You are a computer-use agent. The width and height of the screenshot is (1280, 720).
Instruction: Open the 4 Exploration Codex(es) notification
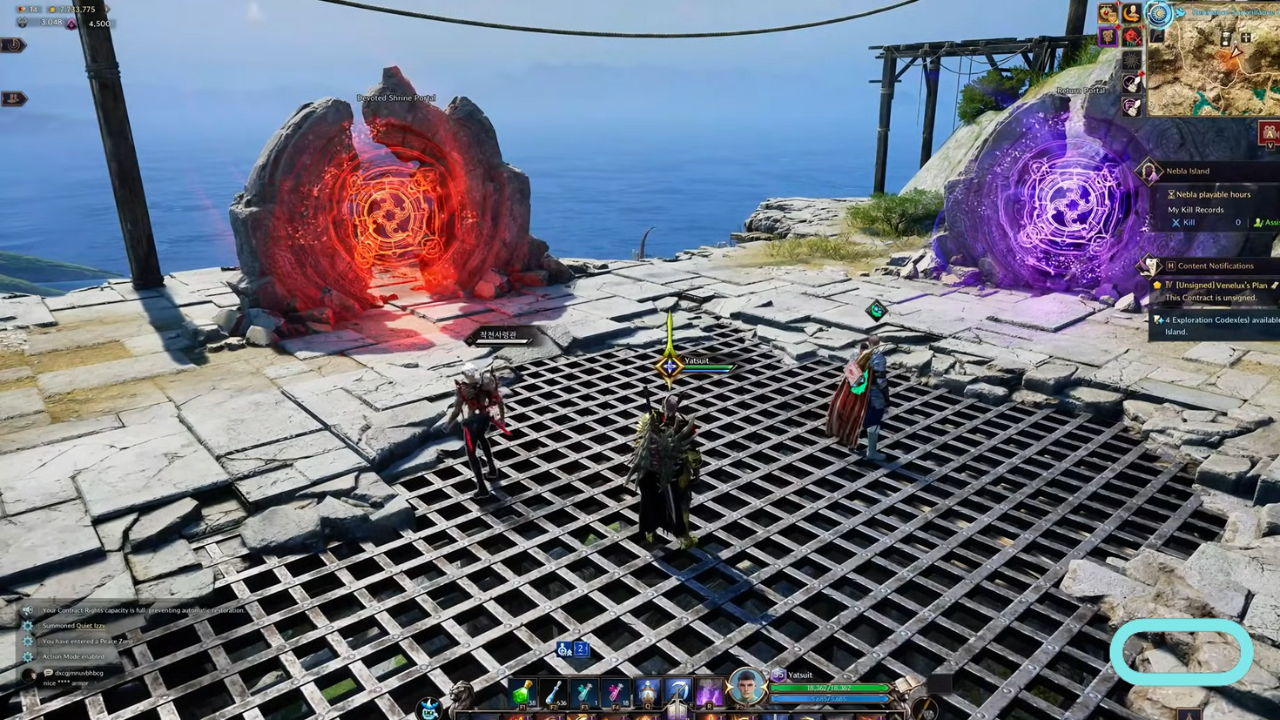coord(1218,319)
